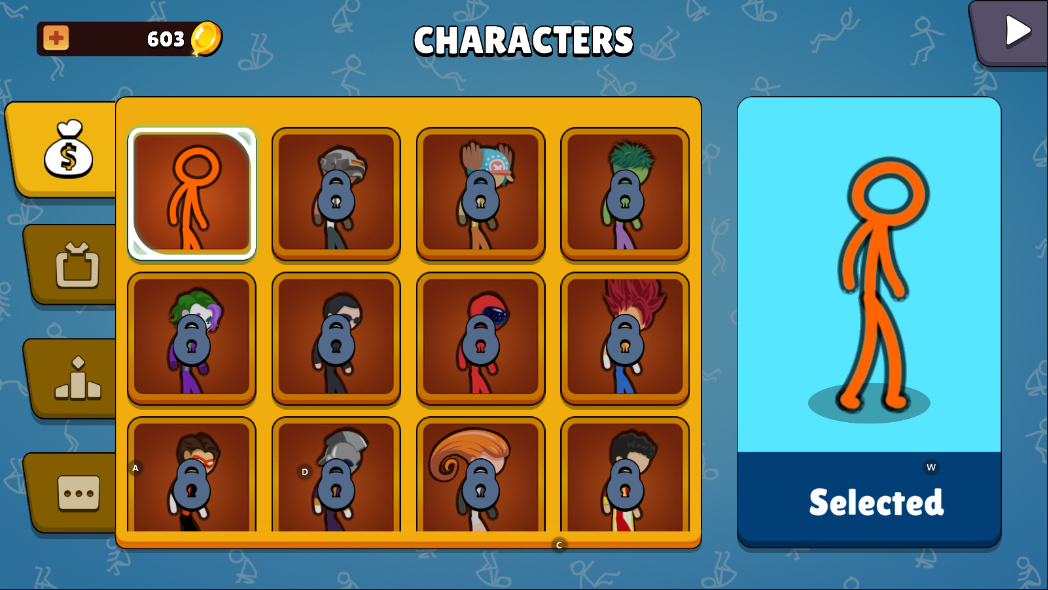
Task: Pick the locked blue-hat character tile
Action: [x=480, y=193]
